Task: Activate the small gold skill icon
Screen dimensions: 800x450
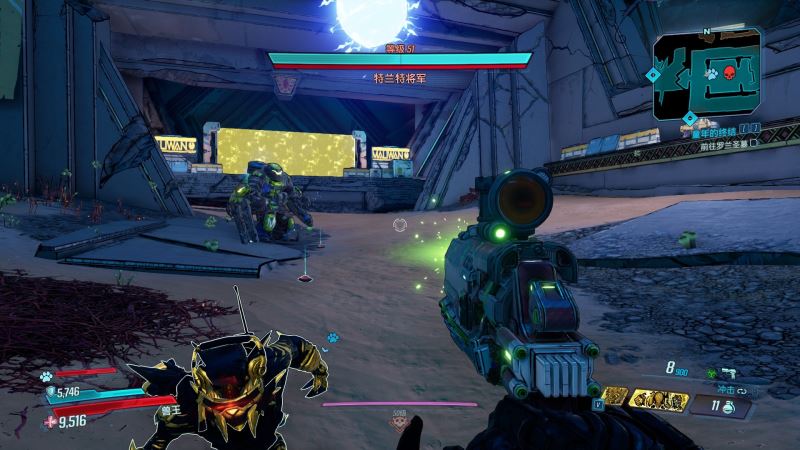Action: [615, 397]
